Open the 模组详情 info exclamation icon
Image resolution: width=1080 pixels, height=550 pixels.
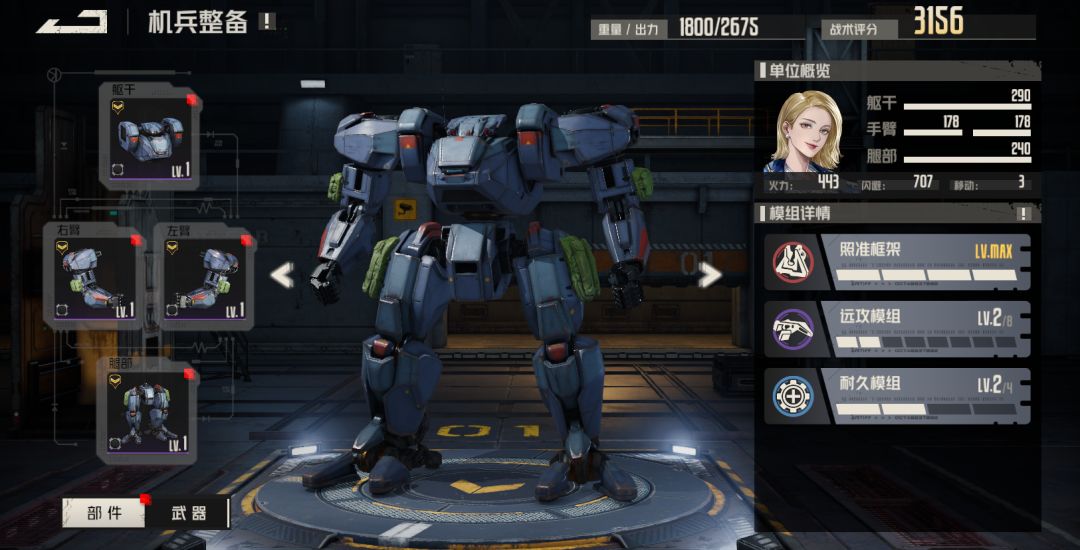(x=1023, y=213)
